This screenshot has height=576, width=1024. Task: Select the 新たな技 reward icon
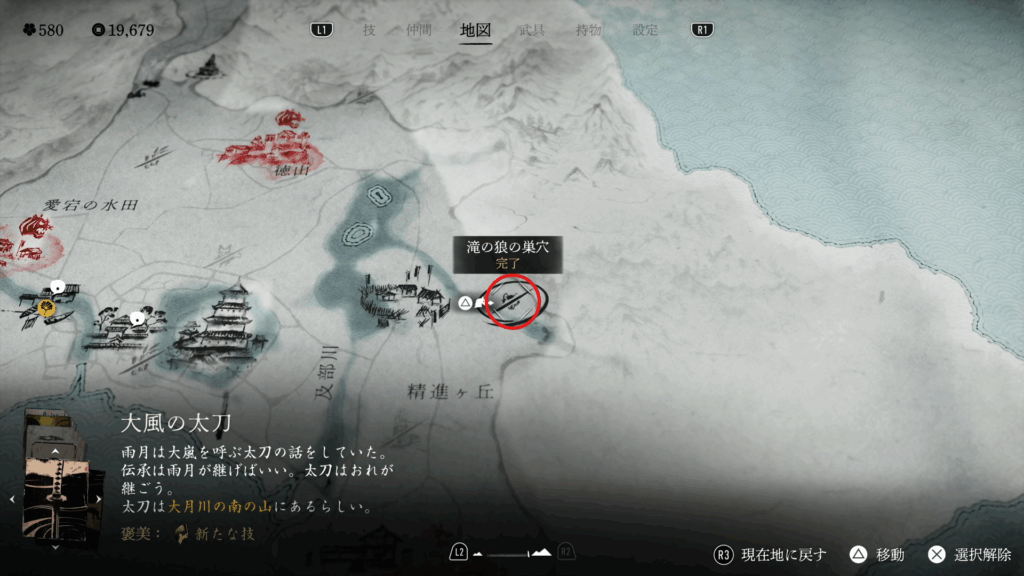(x=182, y=533)
